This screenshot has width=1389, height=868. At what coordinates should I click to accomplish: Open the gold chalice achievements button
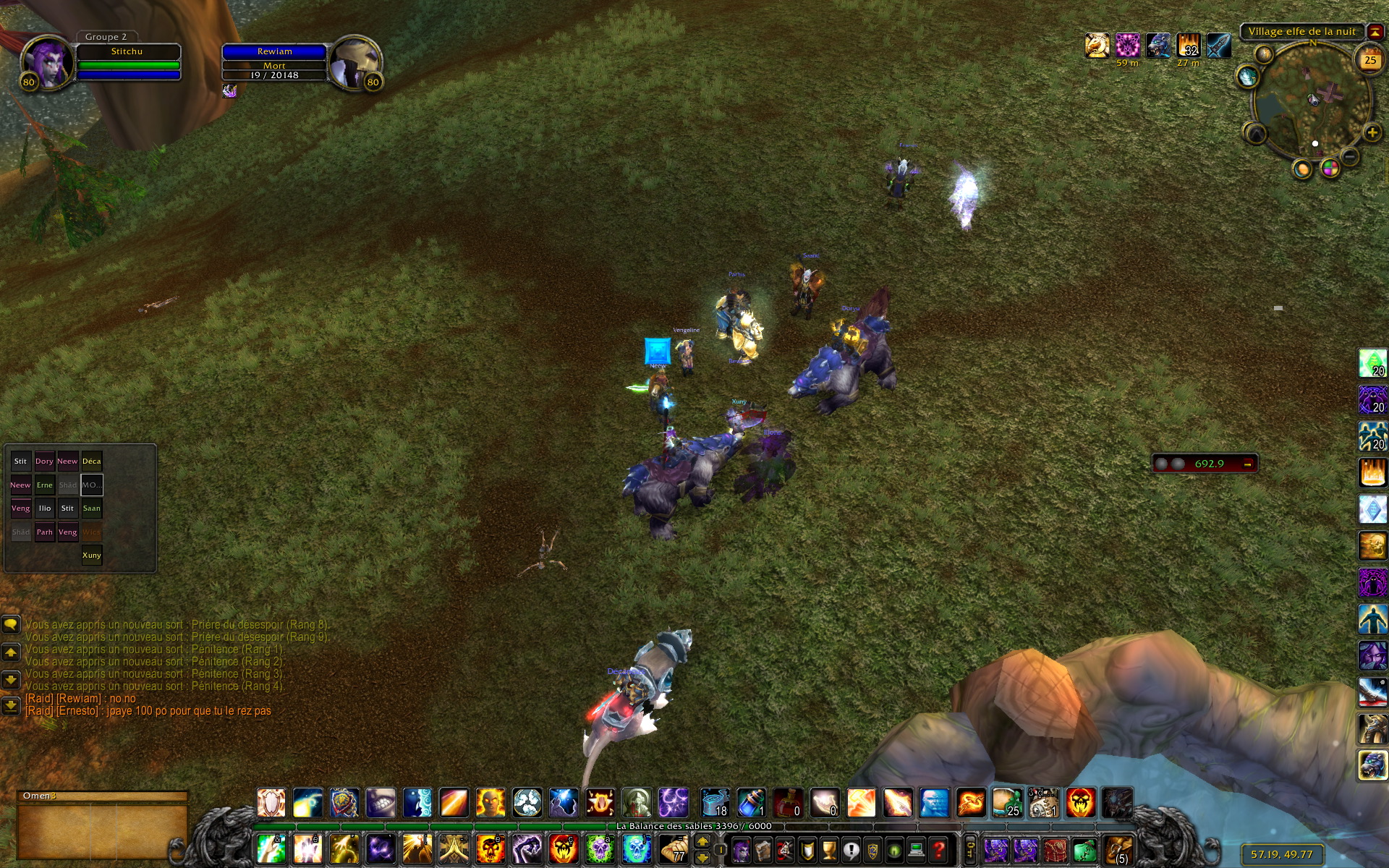coord(829,850)
